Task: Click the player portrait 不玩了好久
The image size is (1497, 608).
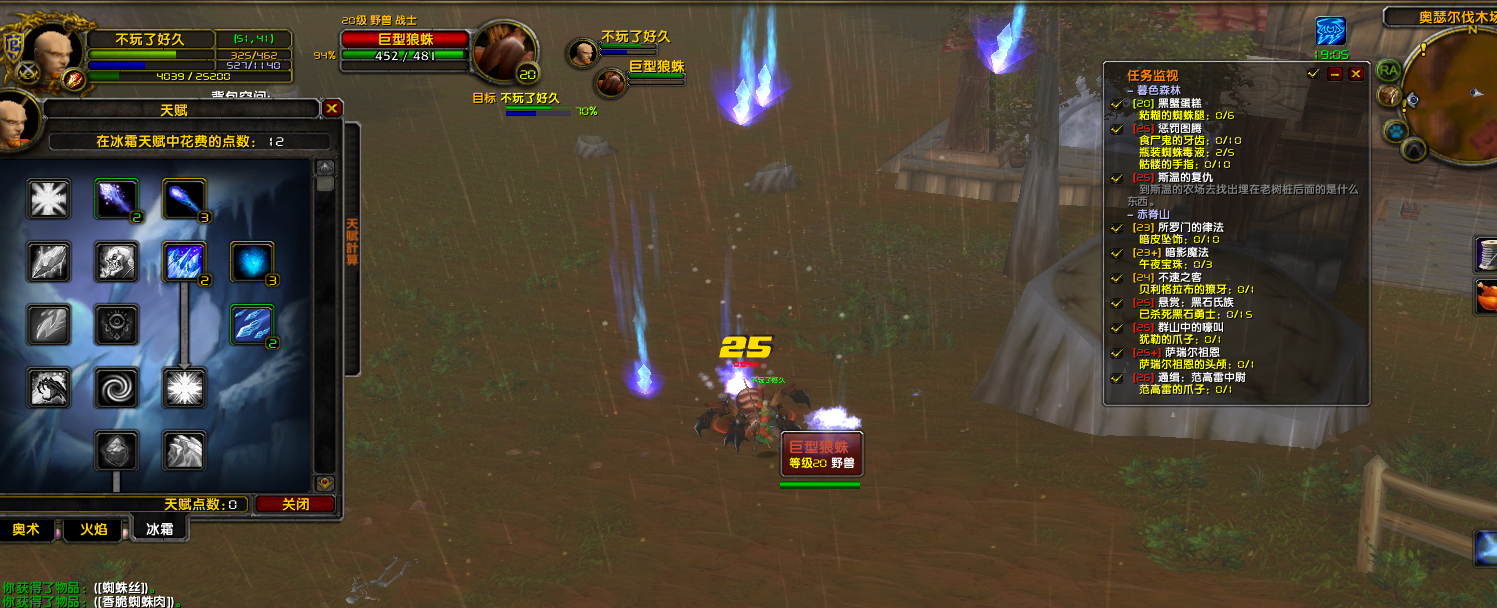Action: (47, 48)
